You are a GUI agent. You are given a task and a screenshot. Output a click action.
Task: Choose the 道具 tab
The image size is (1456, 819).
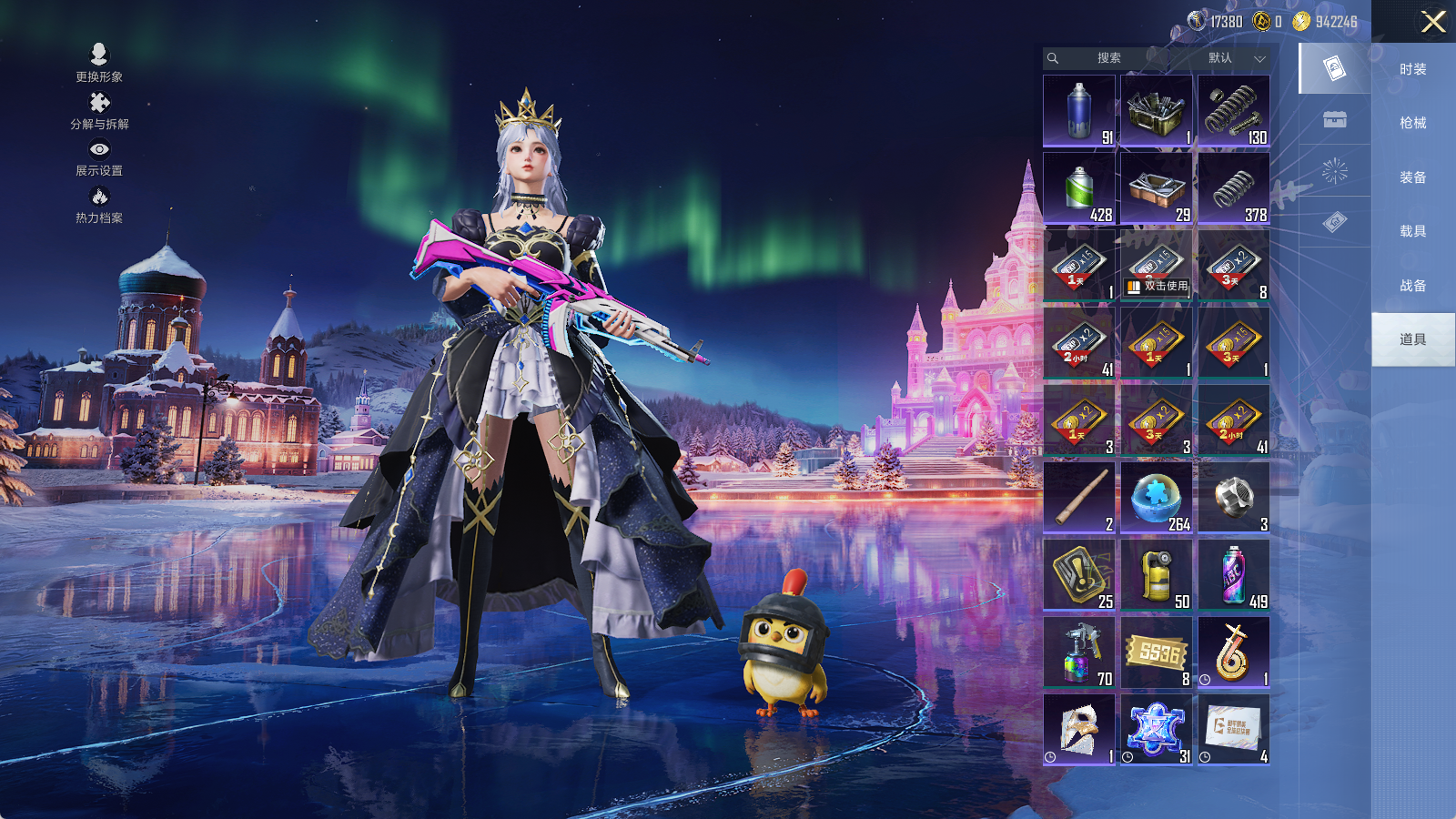(x=1412, y=339)
